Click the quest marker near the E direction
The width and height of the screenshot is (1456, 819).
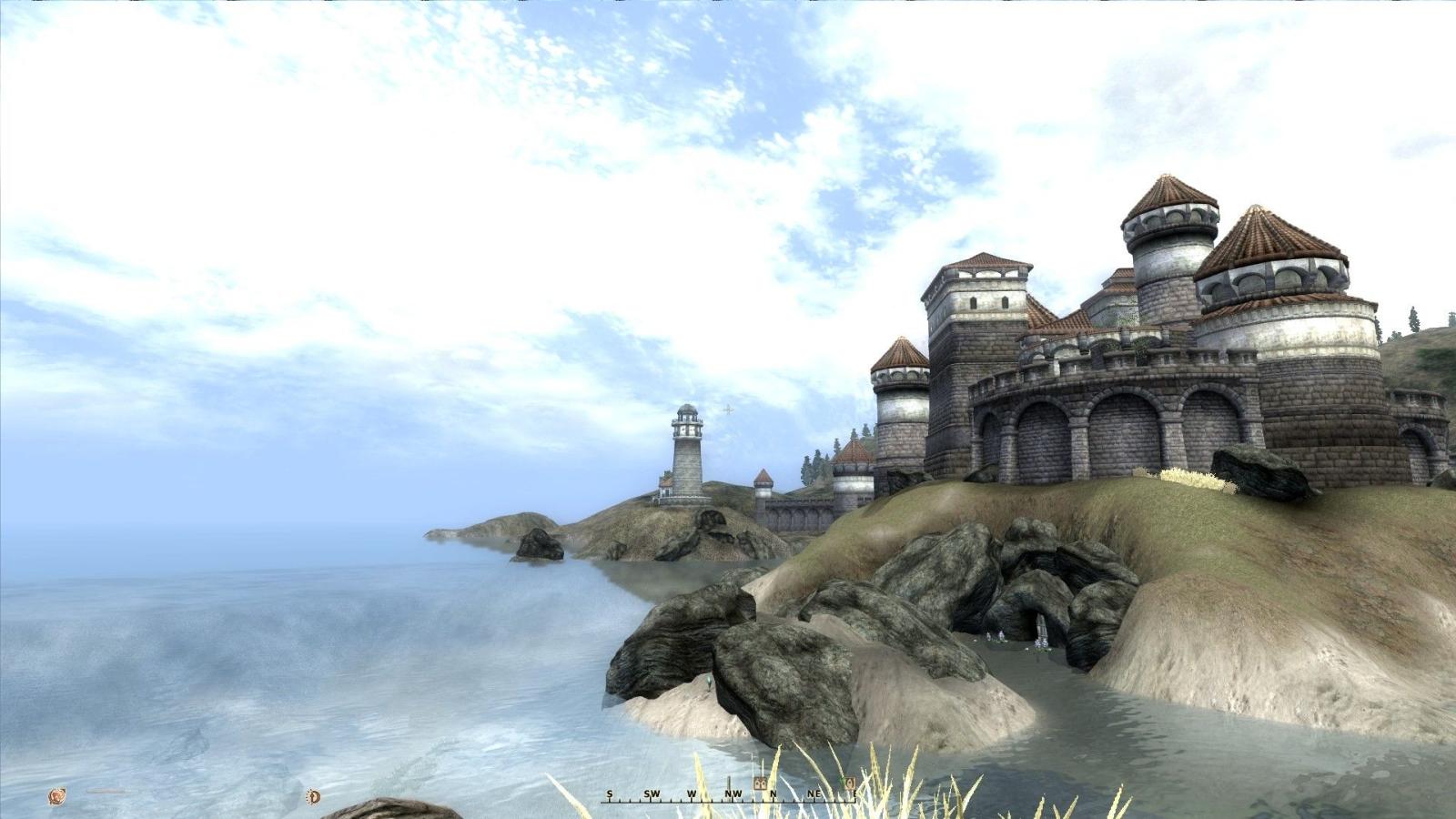[x=850, y=783]
